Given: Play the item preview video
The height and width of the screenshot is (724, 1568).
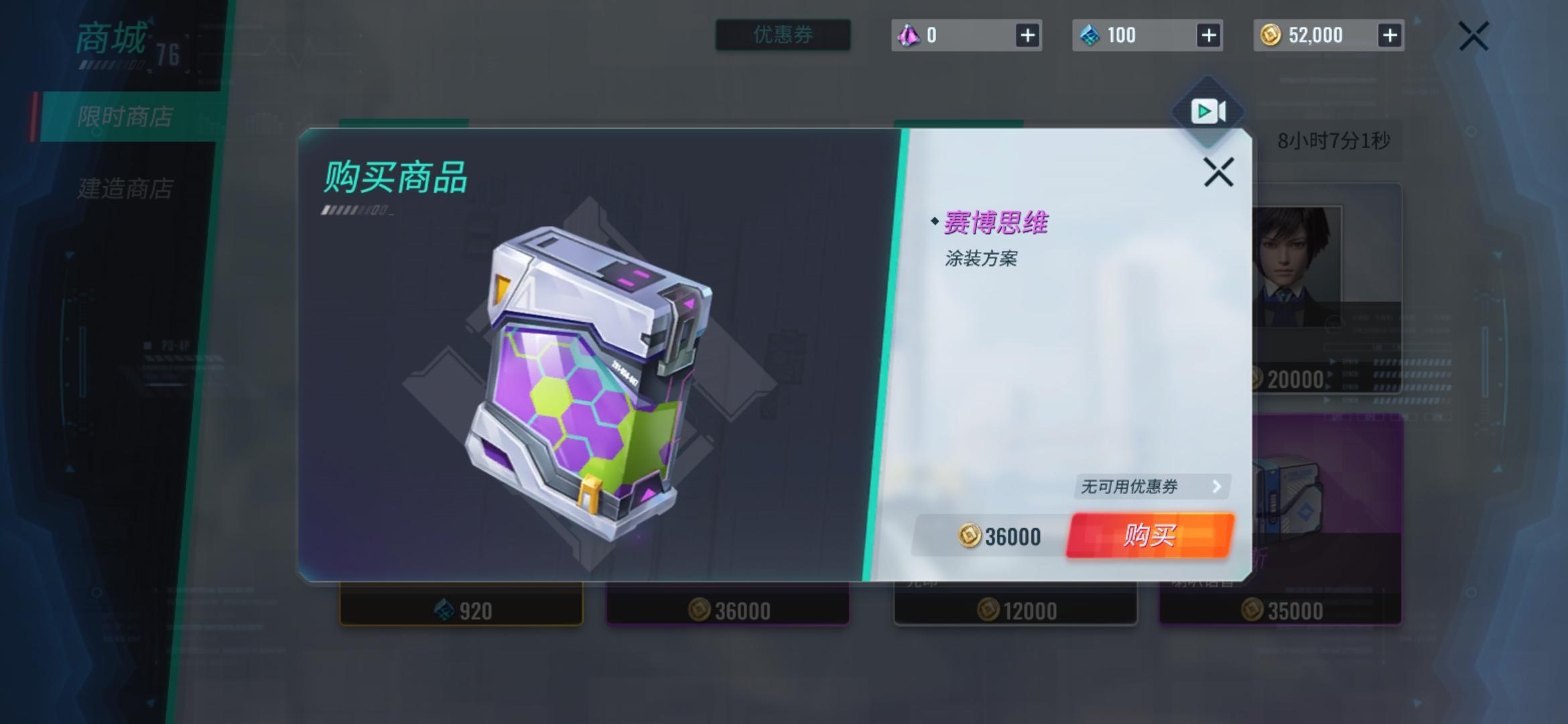Looking at the screenshot, I should (1209, 112).
